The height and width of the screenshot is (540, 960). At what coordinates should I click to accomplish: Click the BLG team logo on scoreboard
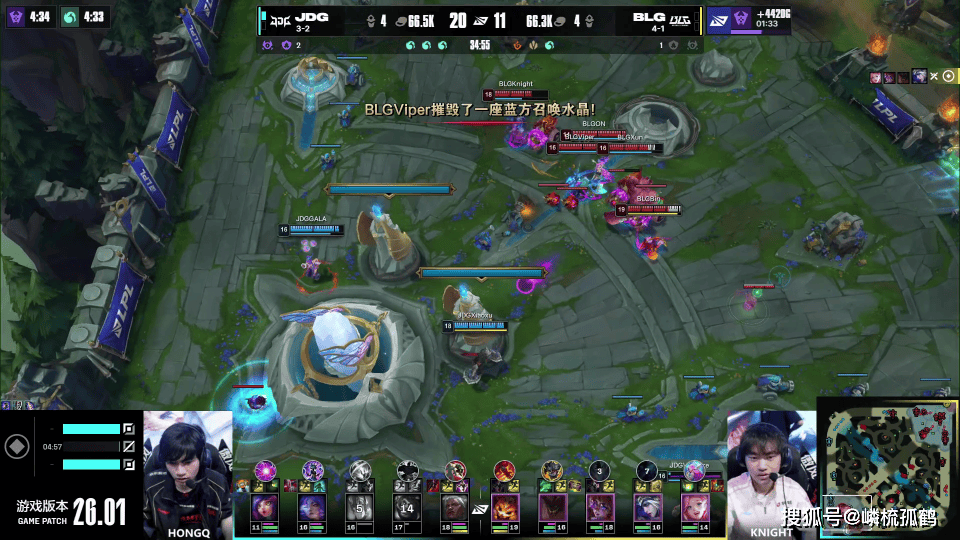pyautogui.click(x=680, y=18)
